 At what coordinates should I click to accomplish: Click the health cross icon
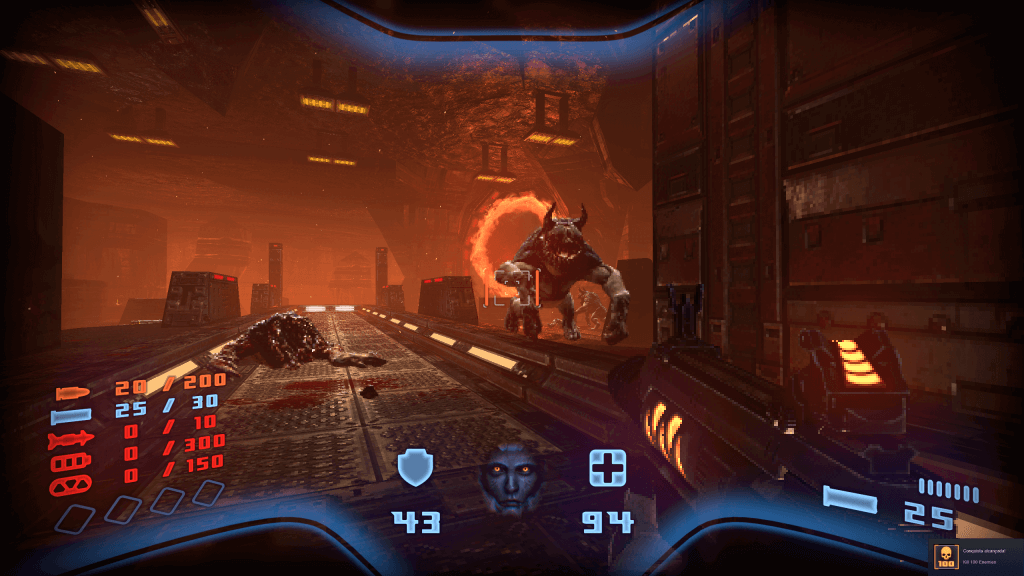pos(607,467)
